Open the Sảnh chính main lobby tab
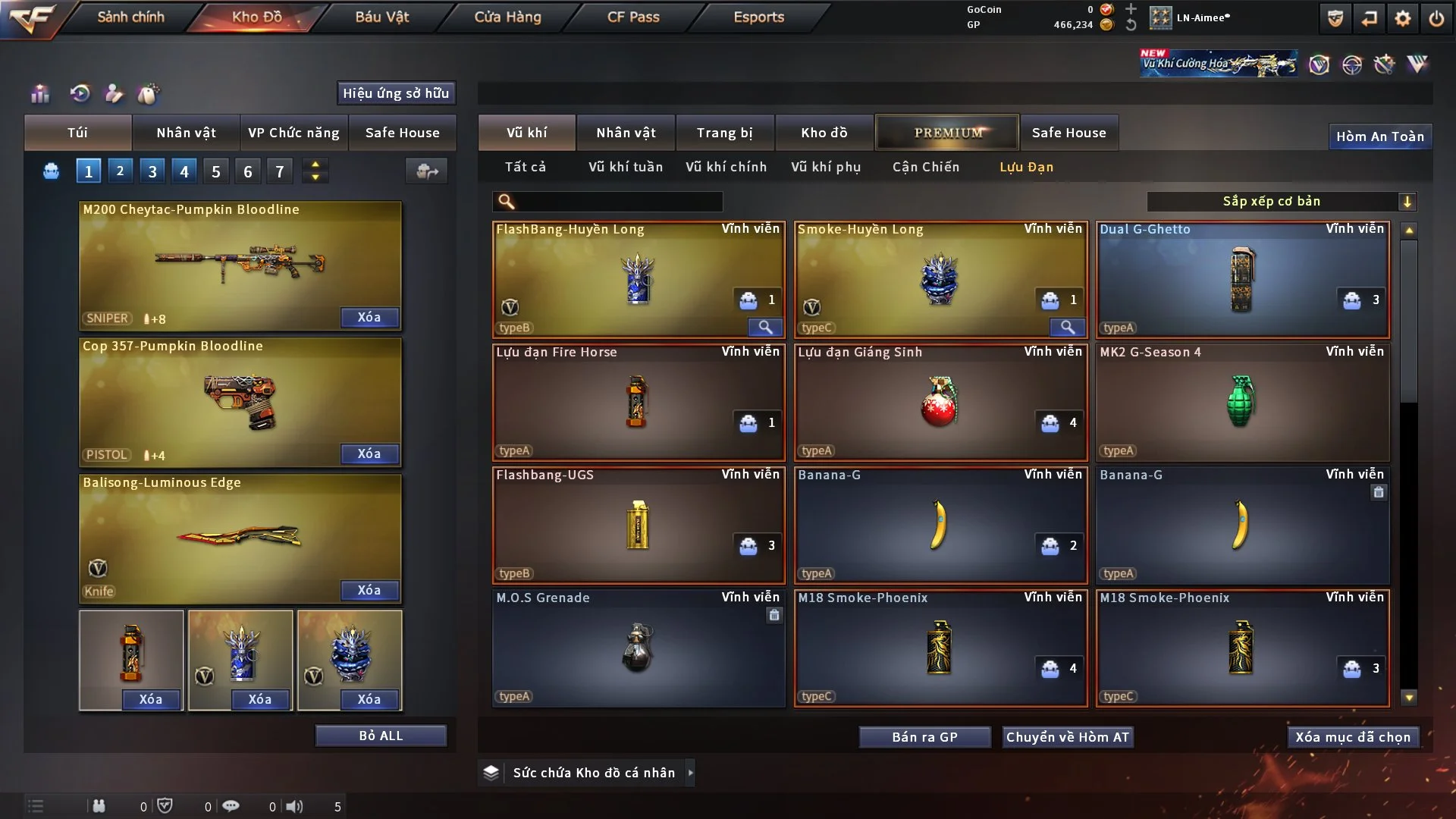 [x=130, y=17]
